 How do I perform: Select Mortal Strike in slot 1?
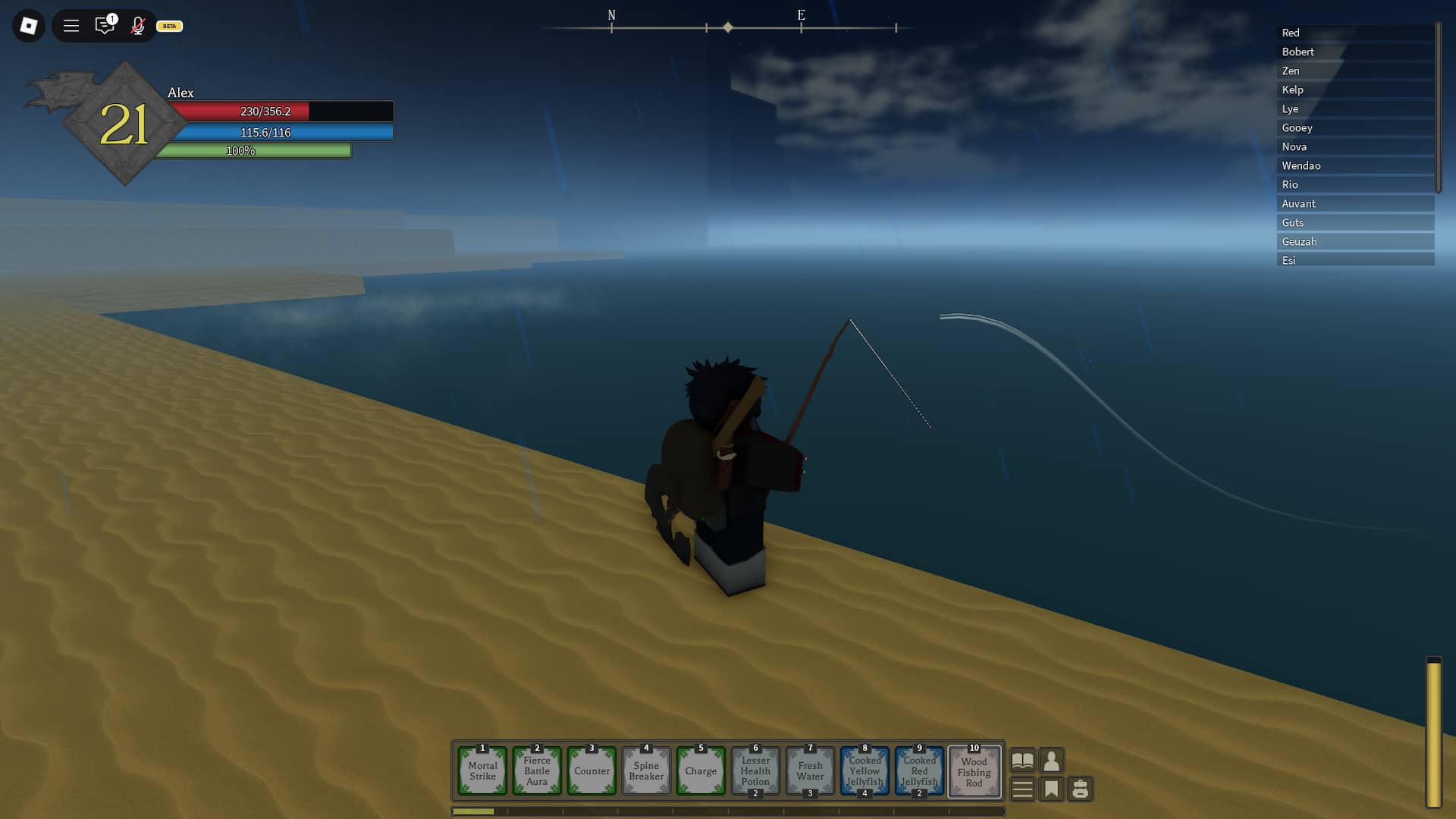[x=482, y=771]
